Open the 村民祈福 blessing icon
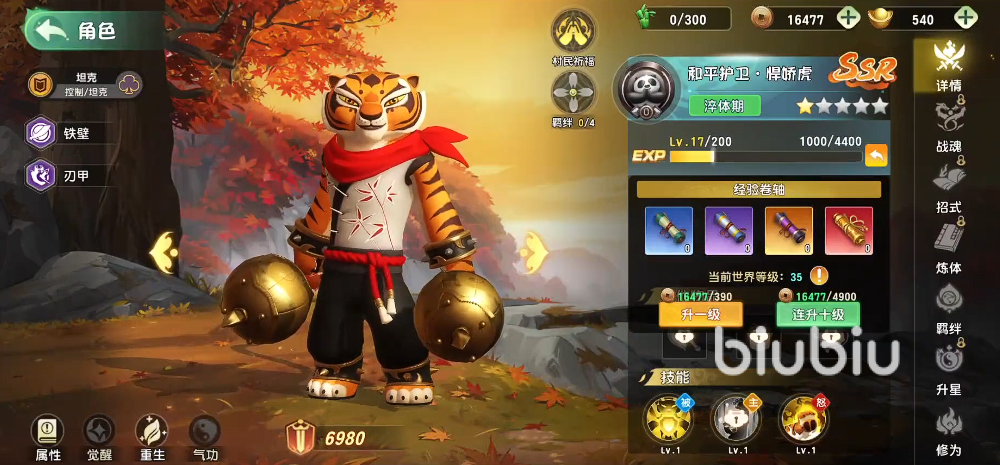Viewport: 1000px width, 465px height. pos(574,33)
